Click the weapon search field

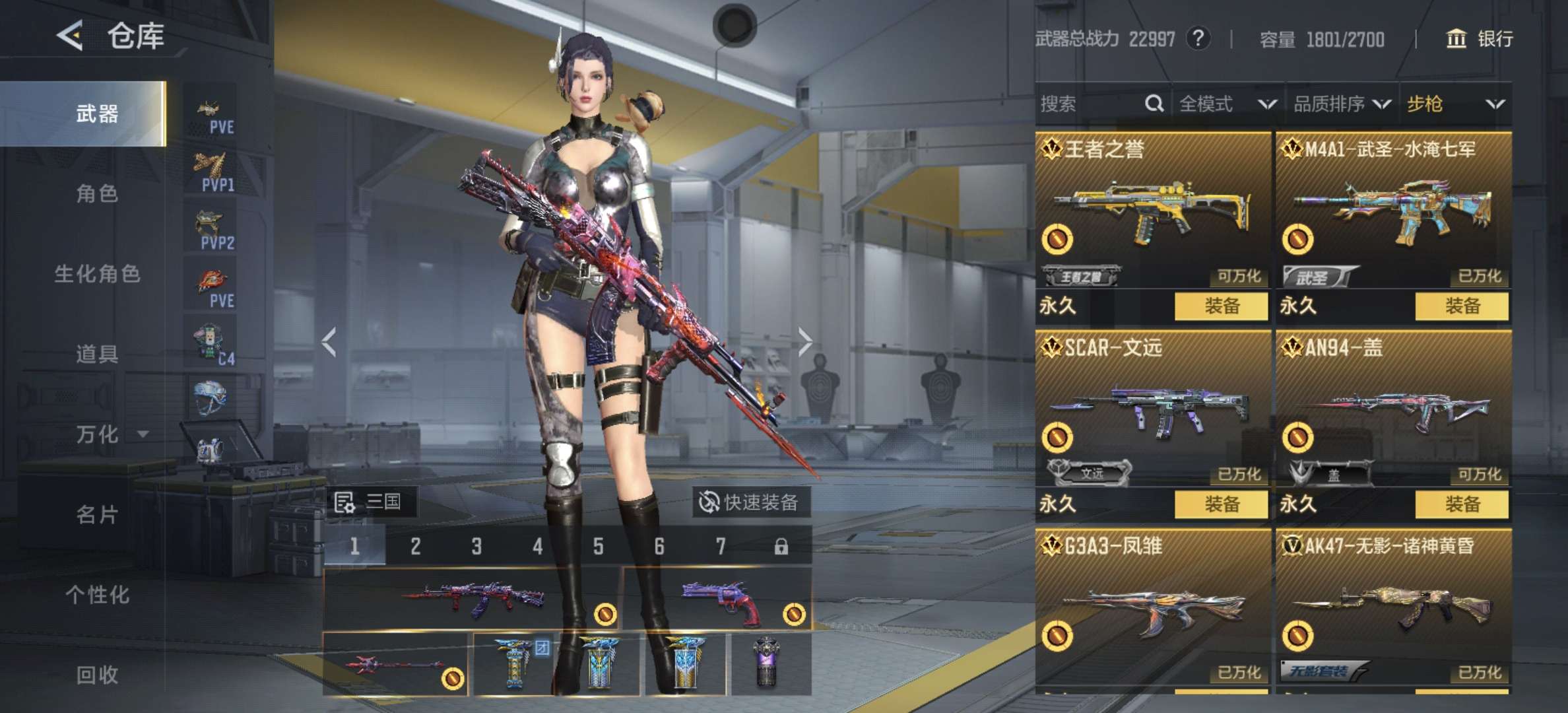1089,104
